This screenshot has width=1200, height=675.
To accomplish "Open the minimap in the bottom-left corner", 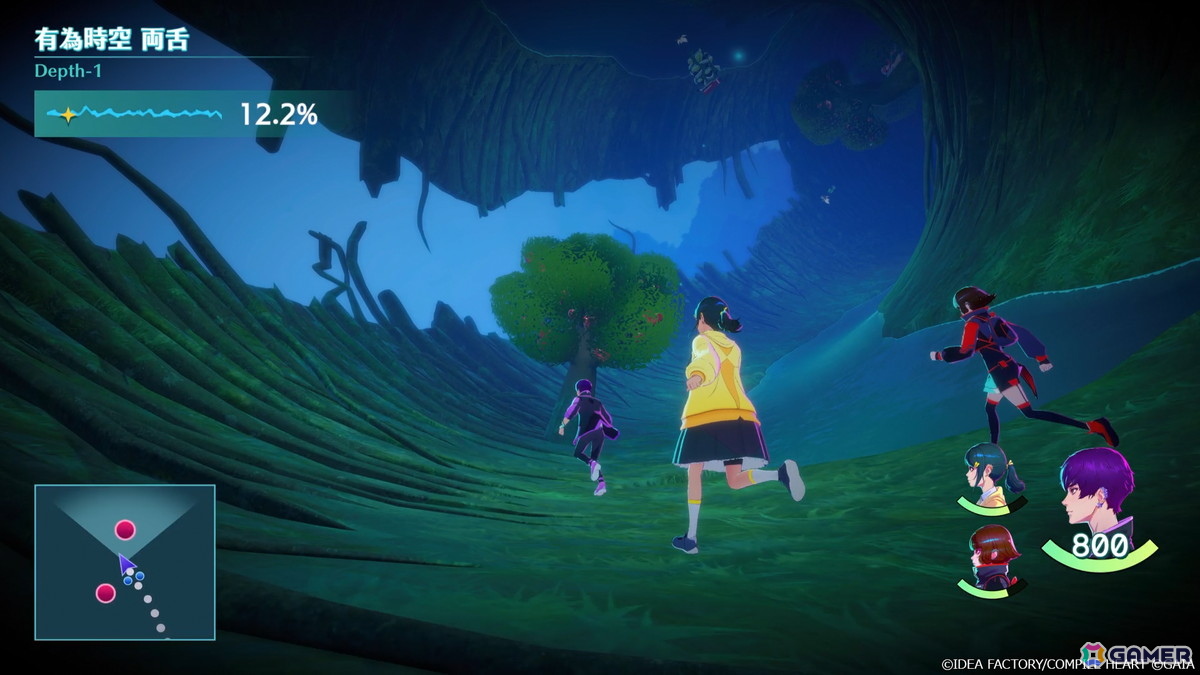I will [x=125, y=562].
